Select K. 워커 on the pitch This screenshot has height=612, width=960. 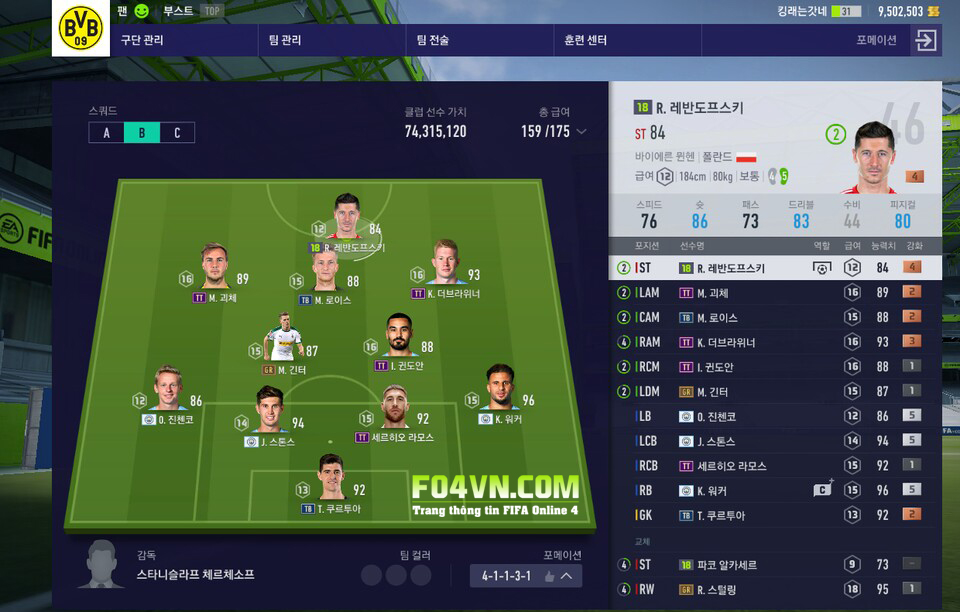coord(500,390)
